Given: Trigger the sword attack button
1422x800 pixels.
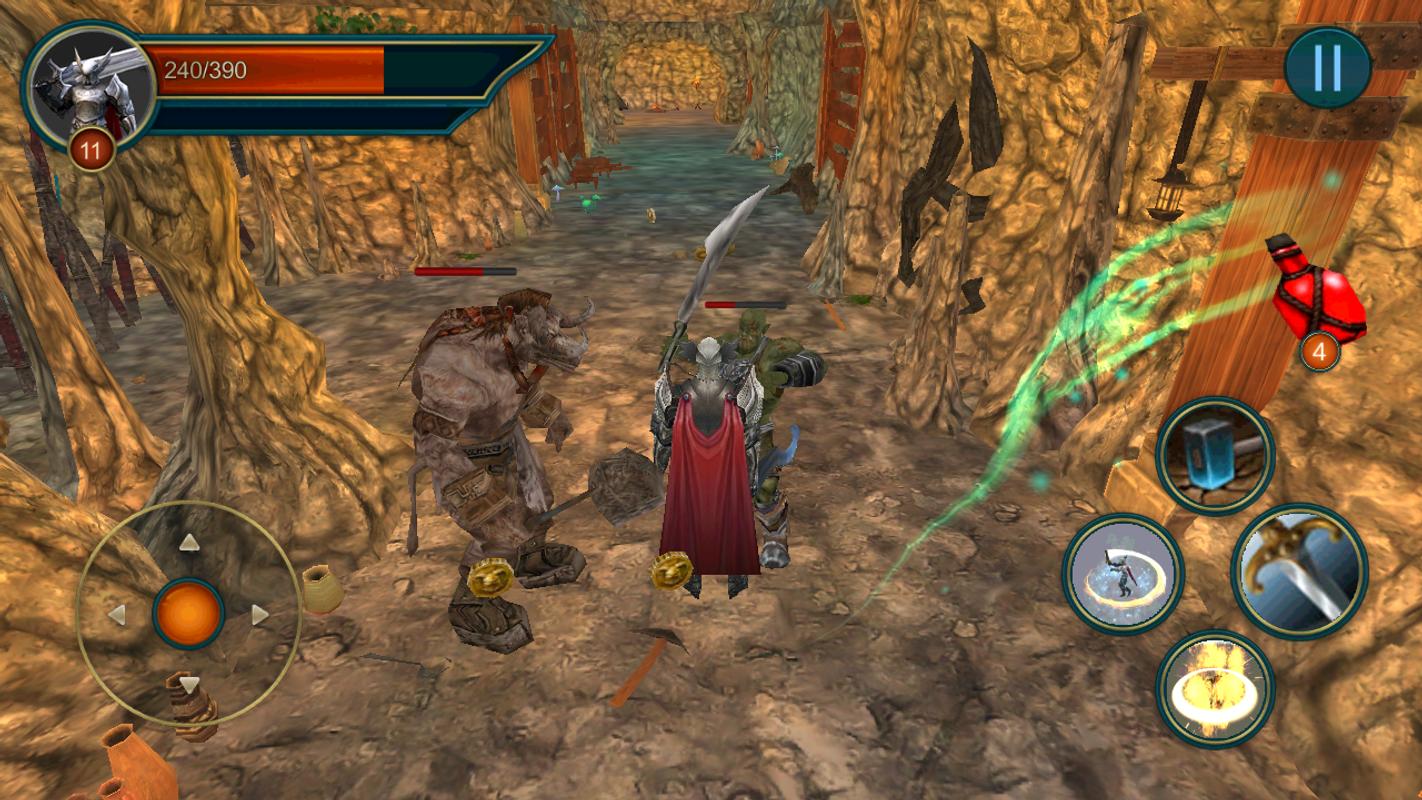Looking at the screenshot, I should pos(1299,570).
